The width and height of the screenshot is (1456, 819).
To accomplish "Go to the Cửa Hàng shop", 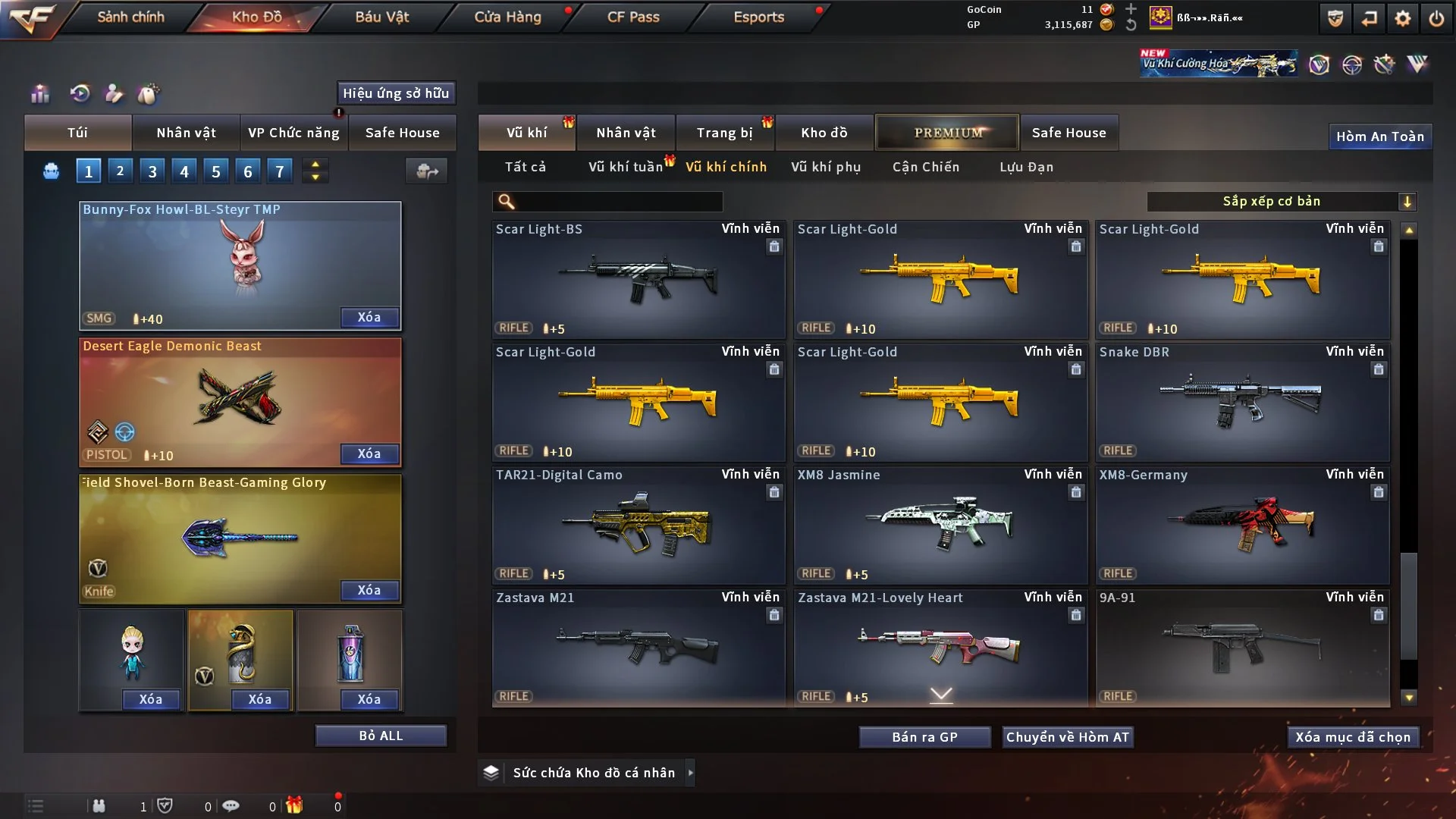I will (507, 17).
